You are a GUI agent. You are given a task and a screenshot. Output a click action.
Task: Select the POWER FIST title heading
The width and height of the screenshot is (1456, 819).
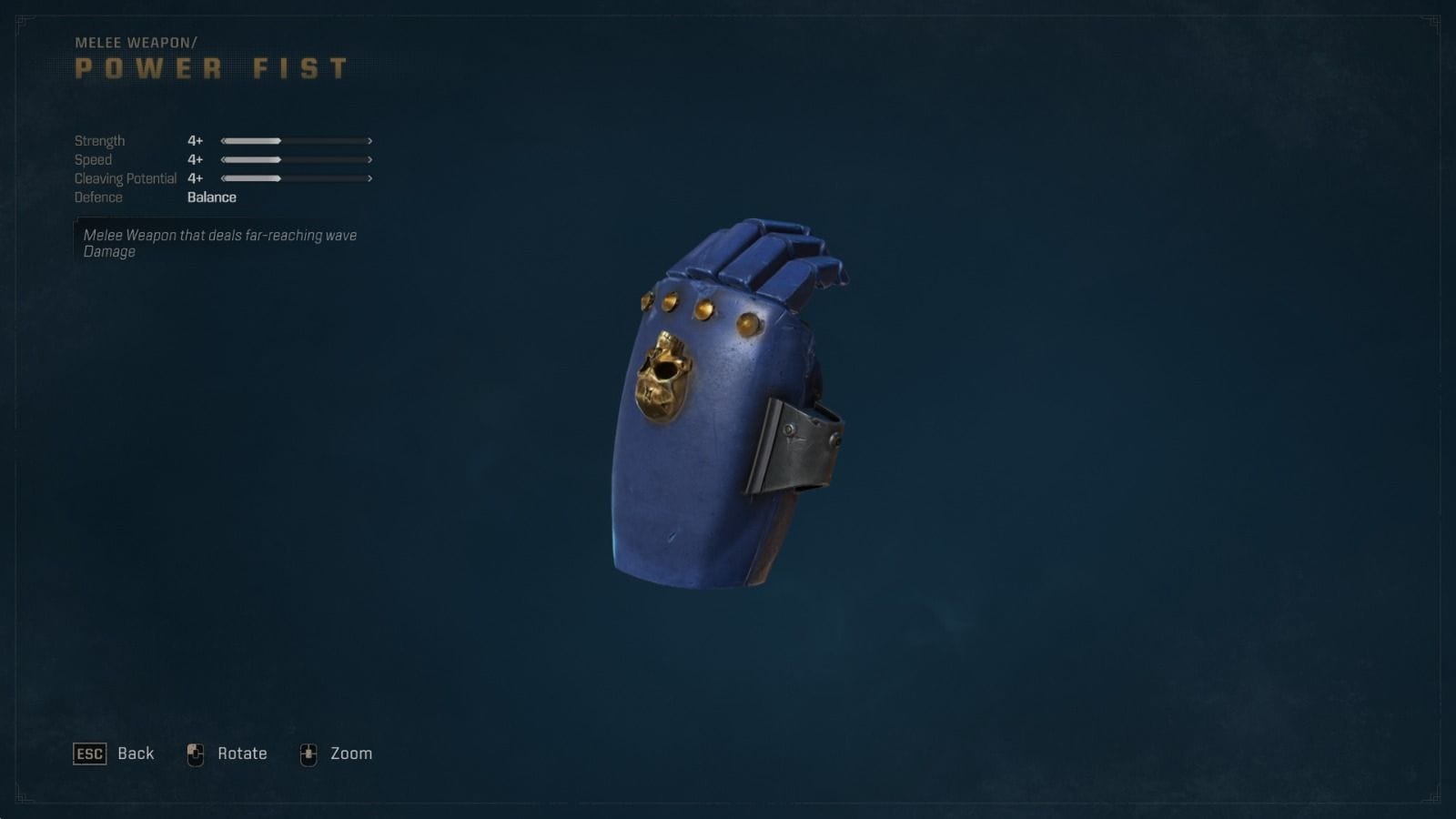click(x=209, y=67)
